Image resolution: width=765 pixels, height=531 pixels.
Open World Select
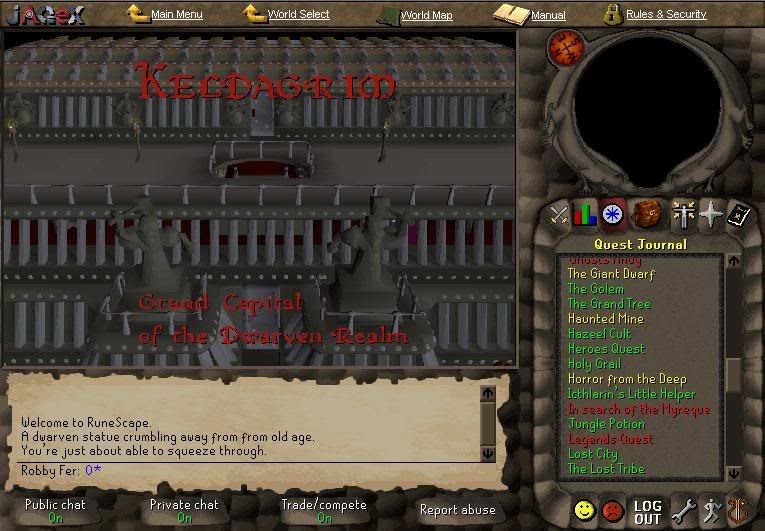pyautogui.click(x=298, y=15)
